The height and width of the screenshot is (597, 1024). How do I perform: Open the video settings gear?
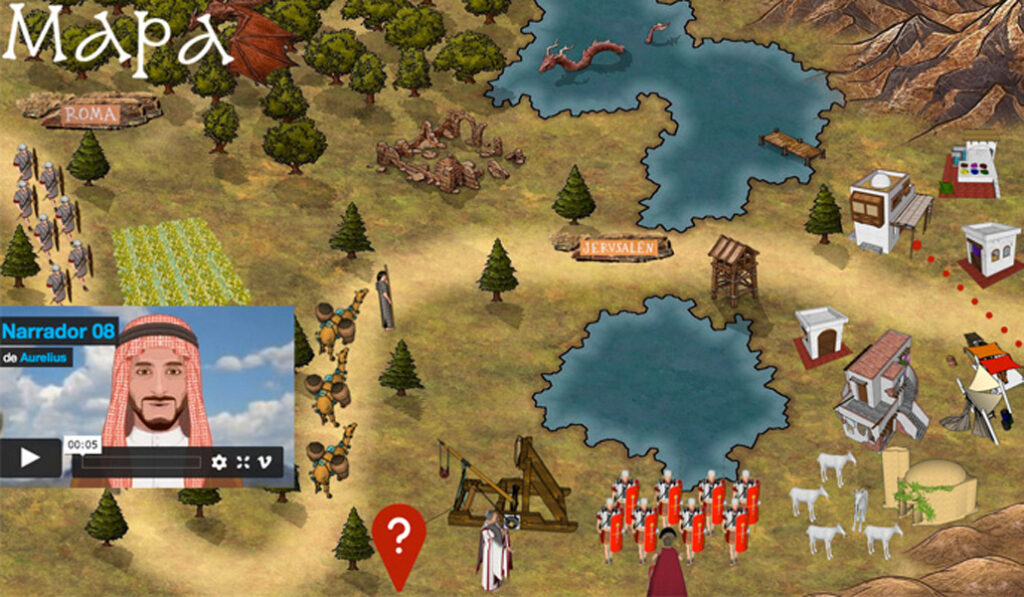pyautogui.click(x=219, y=462)
